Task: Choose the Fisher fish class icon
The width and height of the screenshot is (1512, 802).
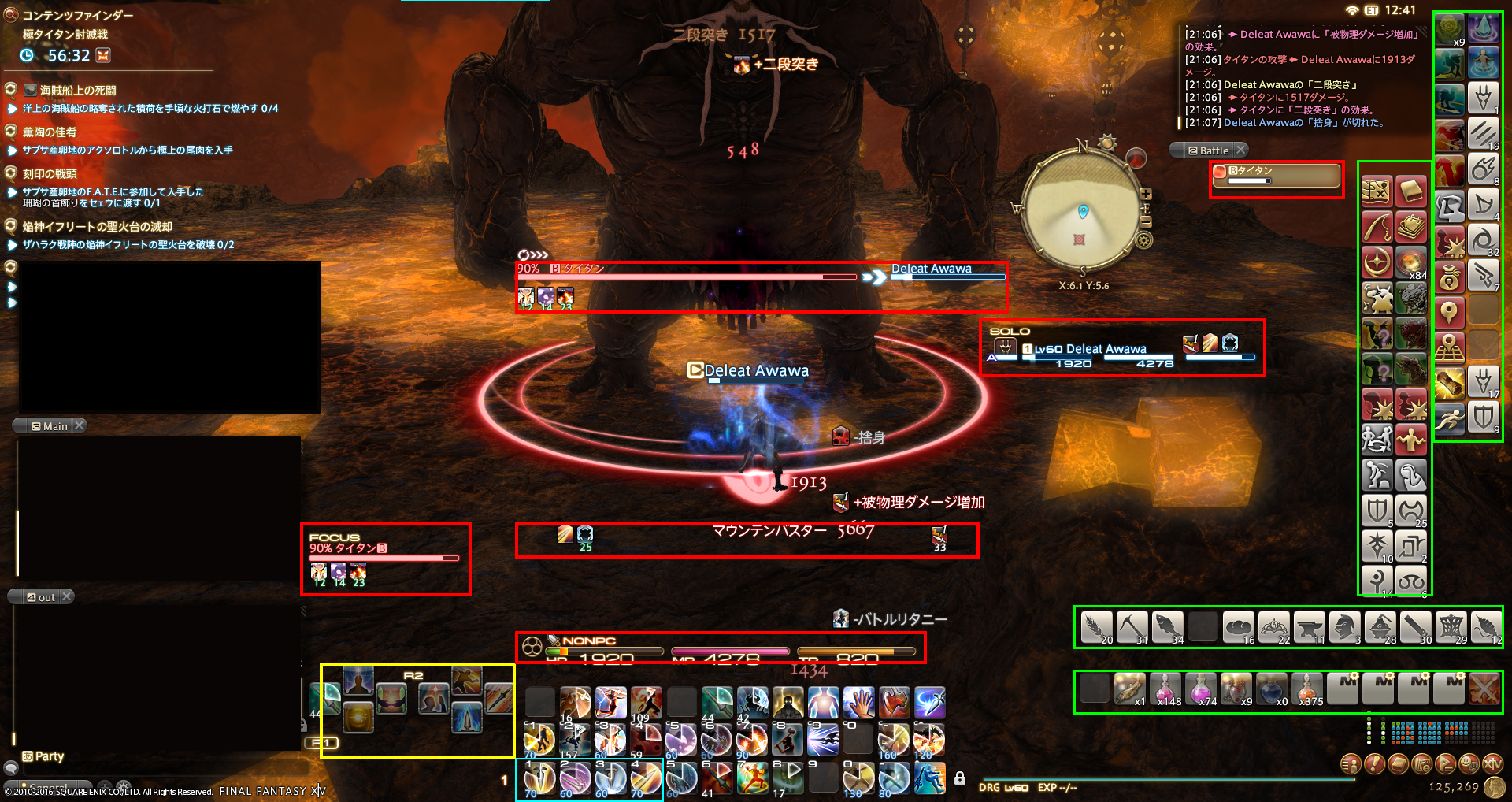Action: (1167, 626)
